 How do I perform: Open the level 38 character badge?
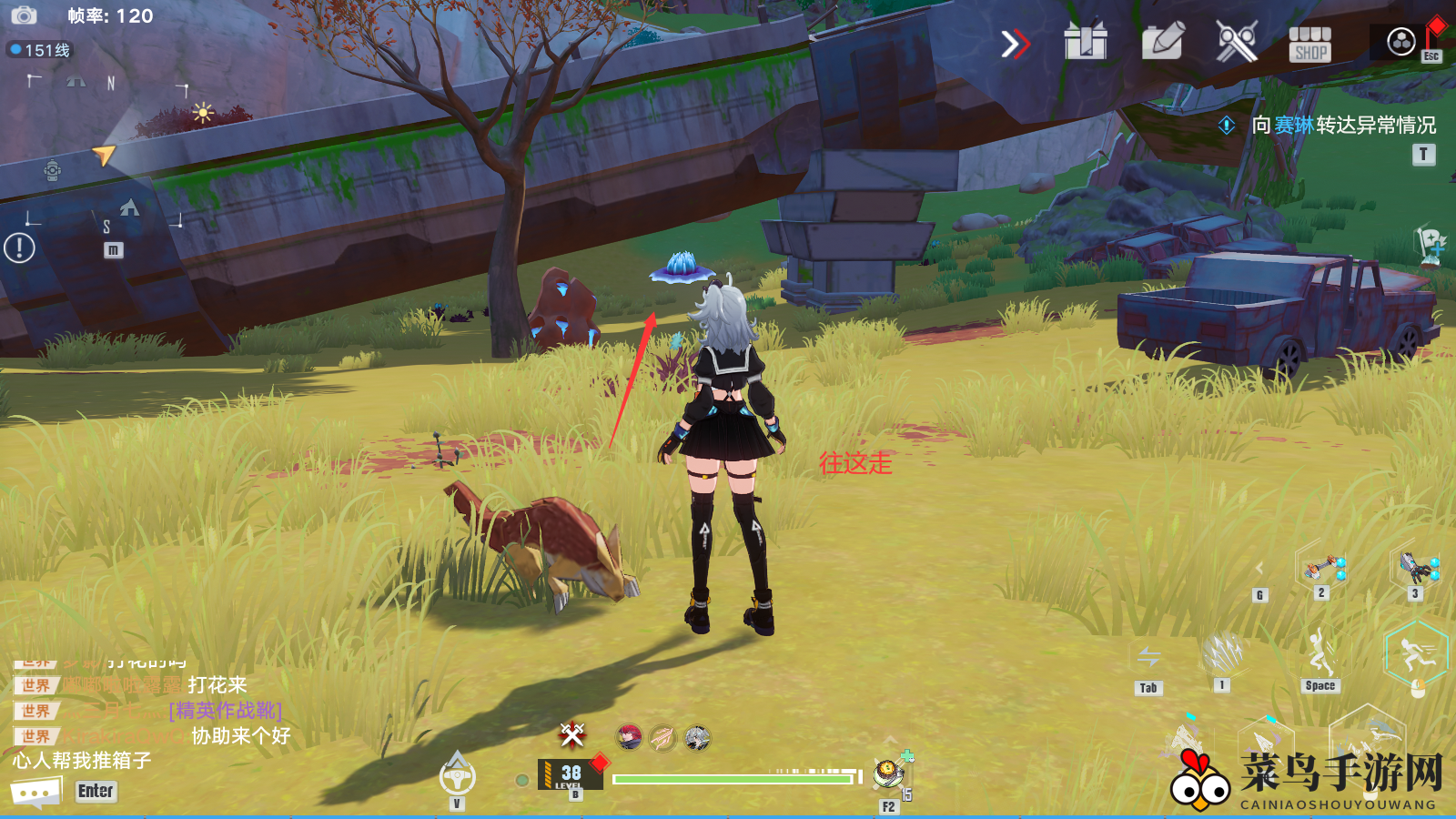pyautogui.click(x=570, y=774)
